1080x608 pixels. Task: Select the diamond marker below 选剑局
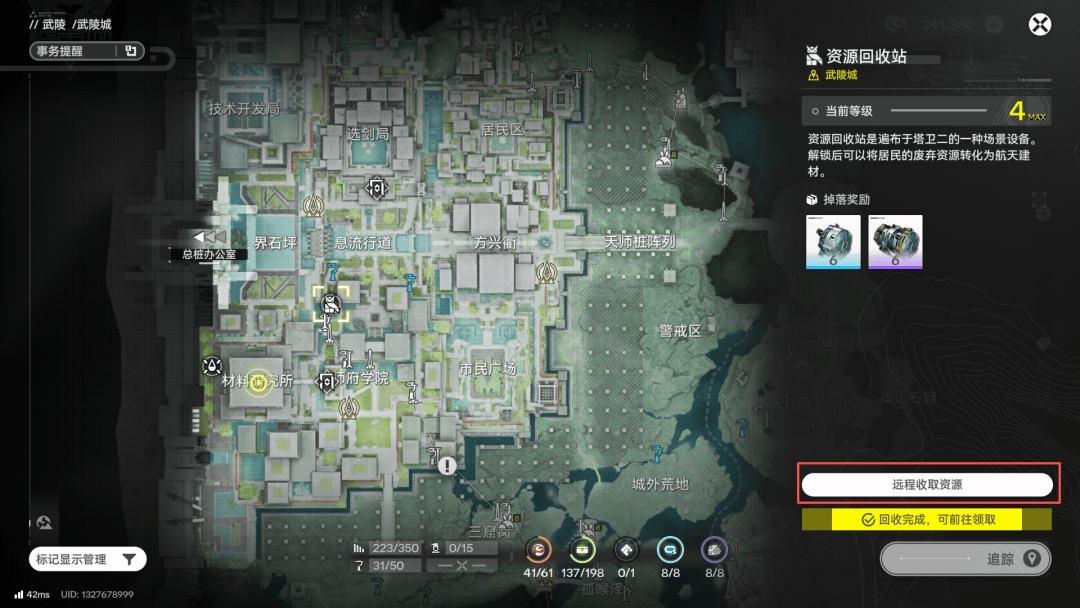click(x=376, y=187)
